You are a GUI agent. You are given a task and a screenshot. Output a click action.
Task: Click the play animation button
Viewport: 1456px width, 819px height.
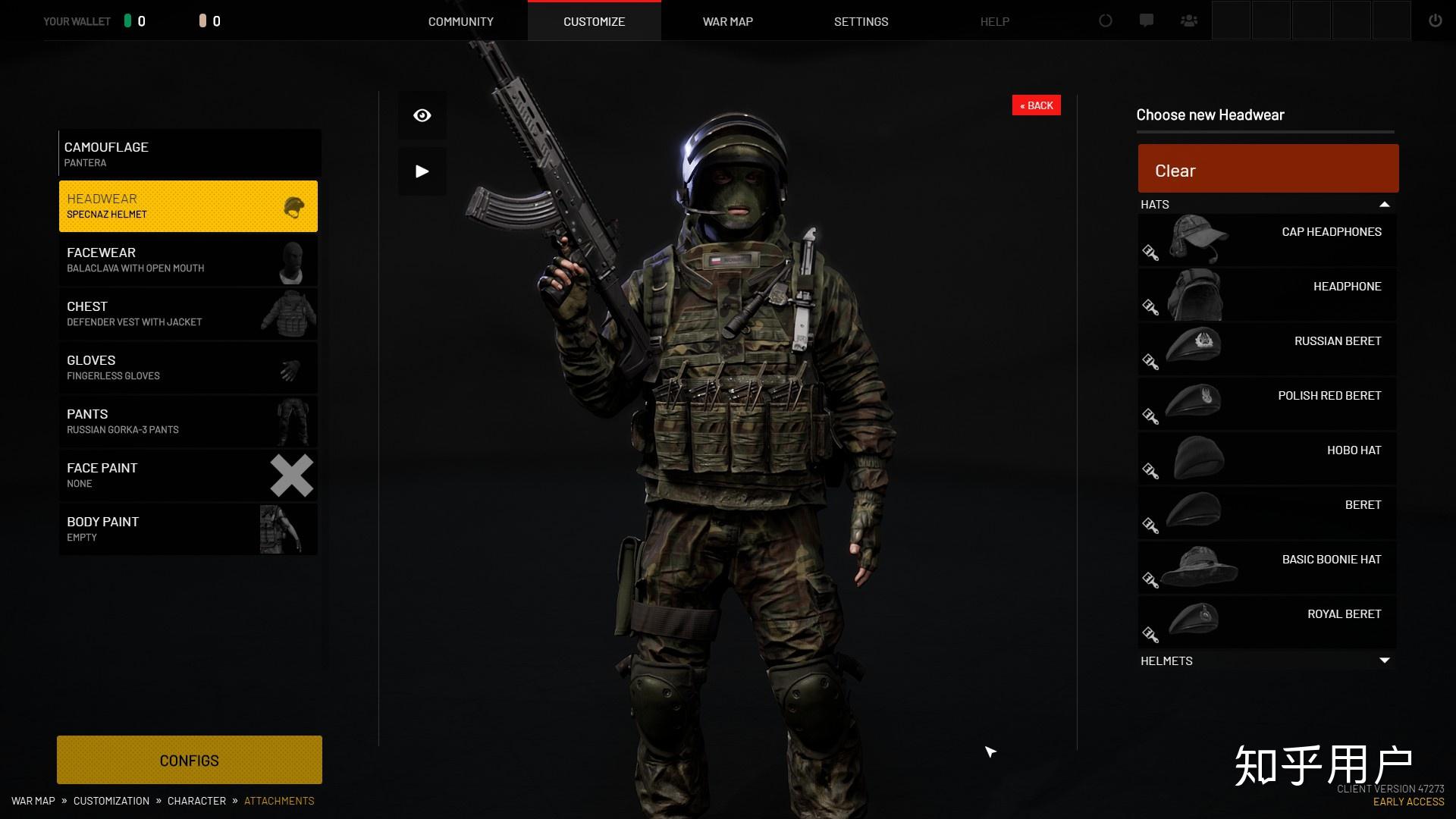coord(422,171)
